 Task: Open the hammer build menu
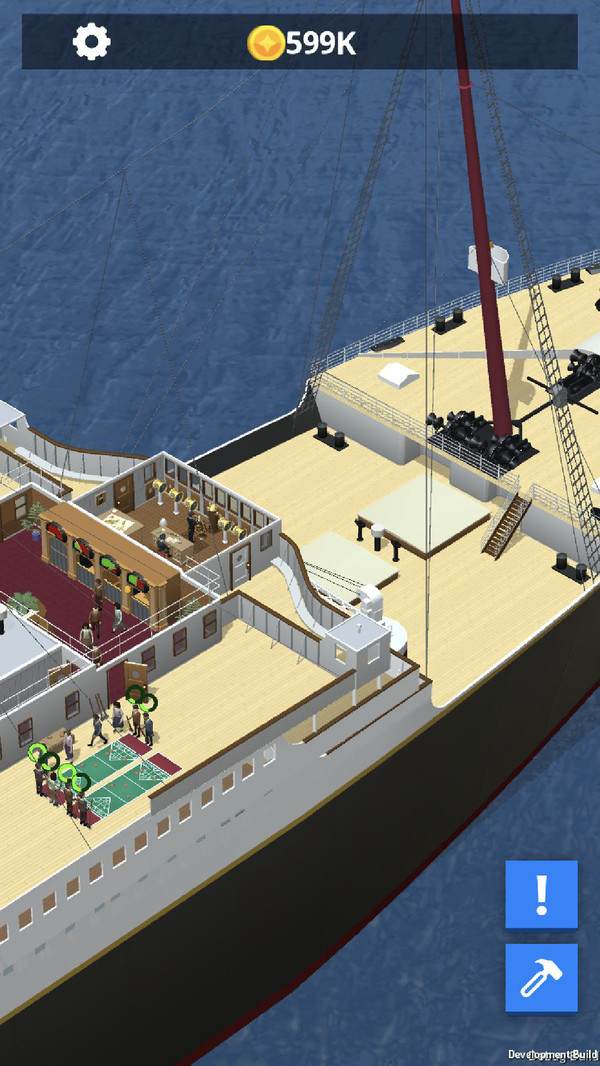pyautogui.click(x=541, y=978)
